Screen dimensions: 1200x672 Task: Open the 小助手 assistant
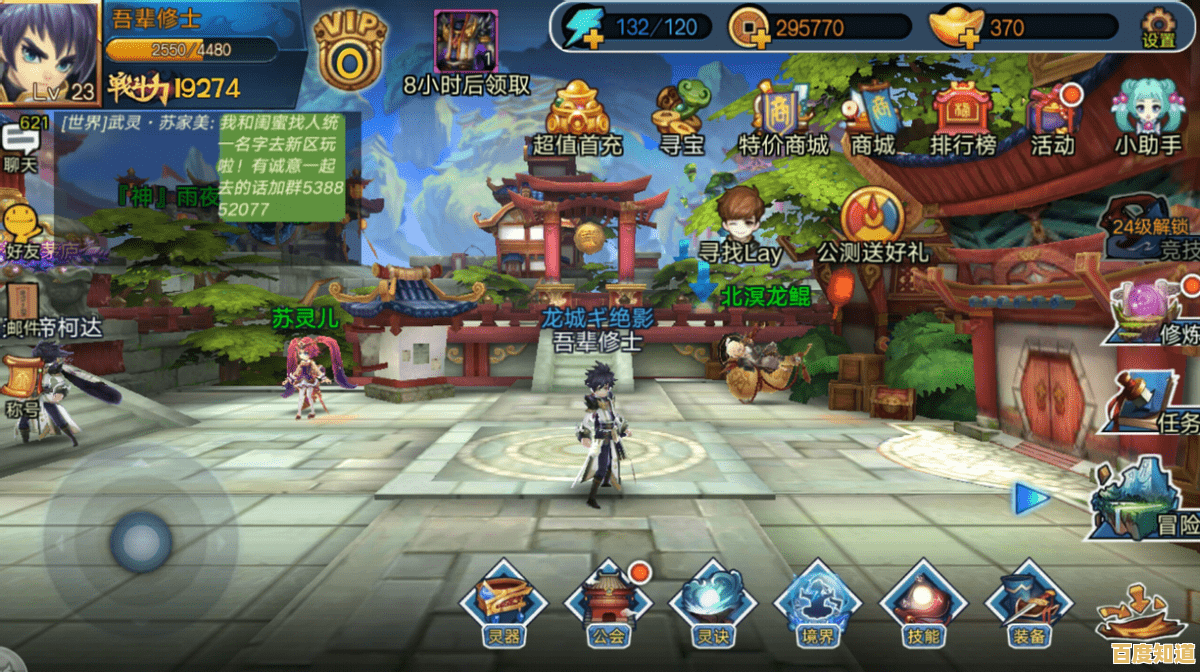(1148, 116)
